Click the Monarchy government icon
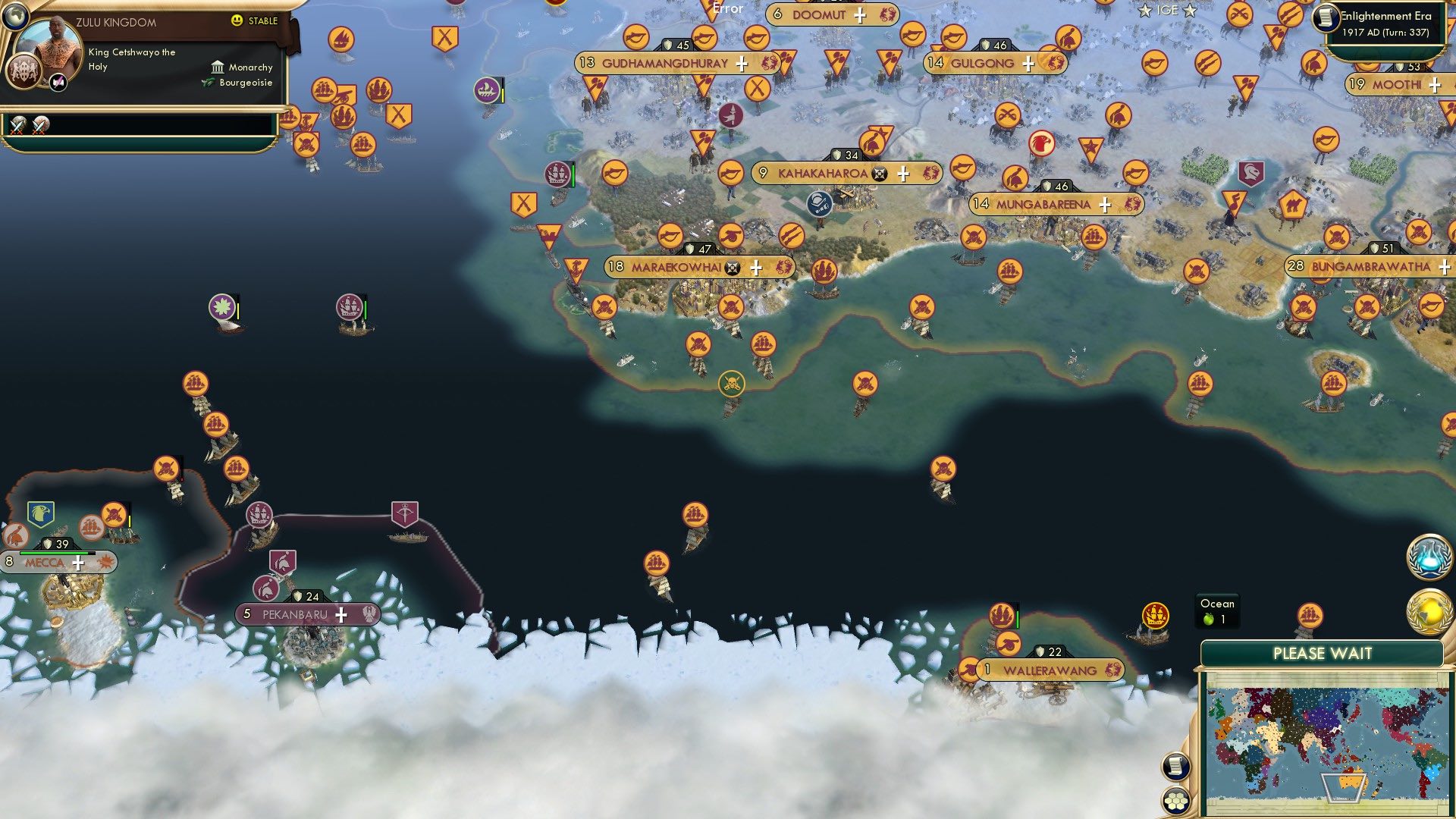The image size is (1456, 819). pyautogui.click(x=218, y=68)
